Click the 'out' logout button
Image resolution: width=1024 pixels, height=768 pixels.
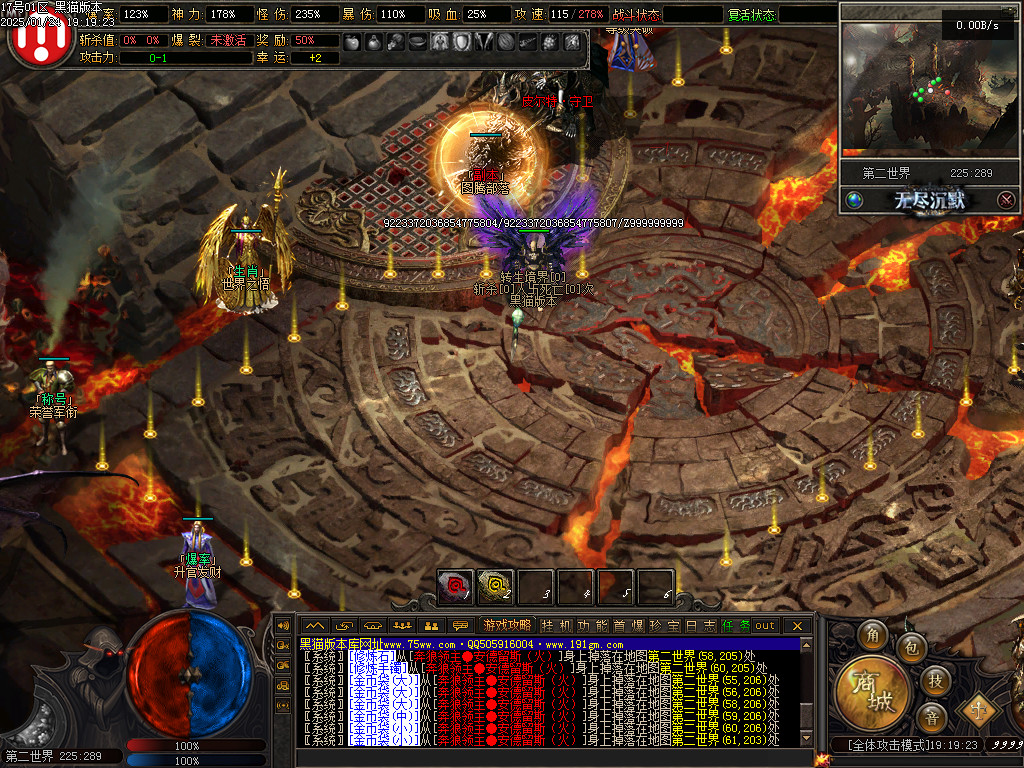[x=765, y=625]
